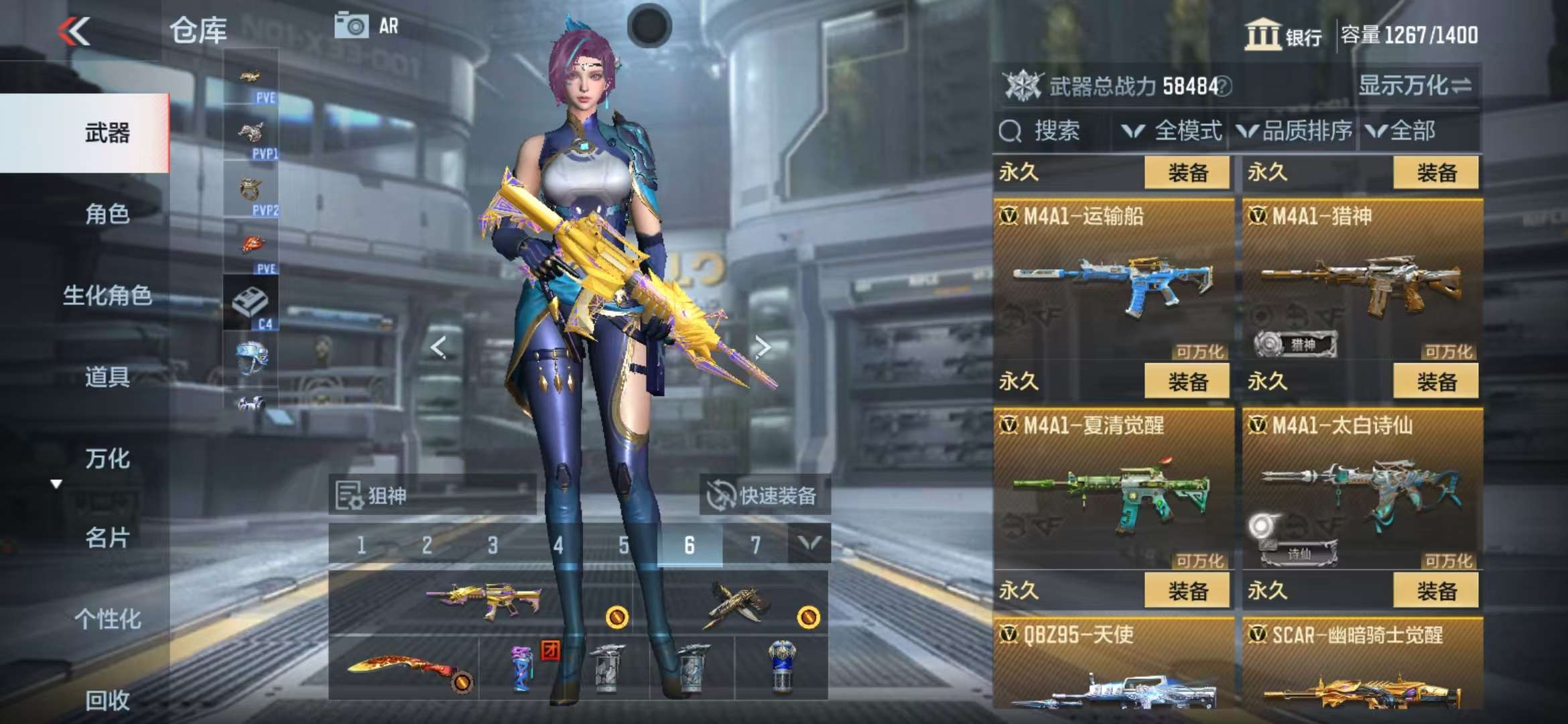Toggle the 显示万化 display switch

[1415, 86]
